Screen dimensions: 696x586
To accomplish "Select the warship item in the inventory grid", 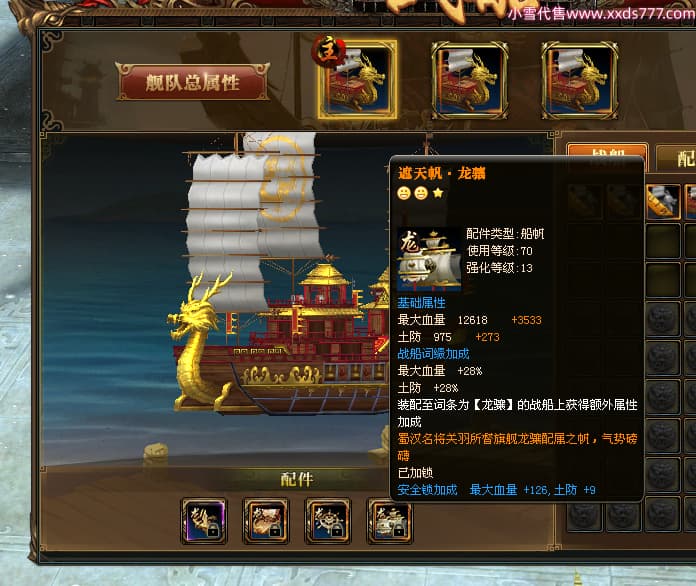I will click(x=661, y=201).
